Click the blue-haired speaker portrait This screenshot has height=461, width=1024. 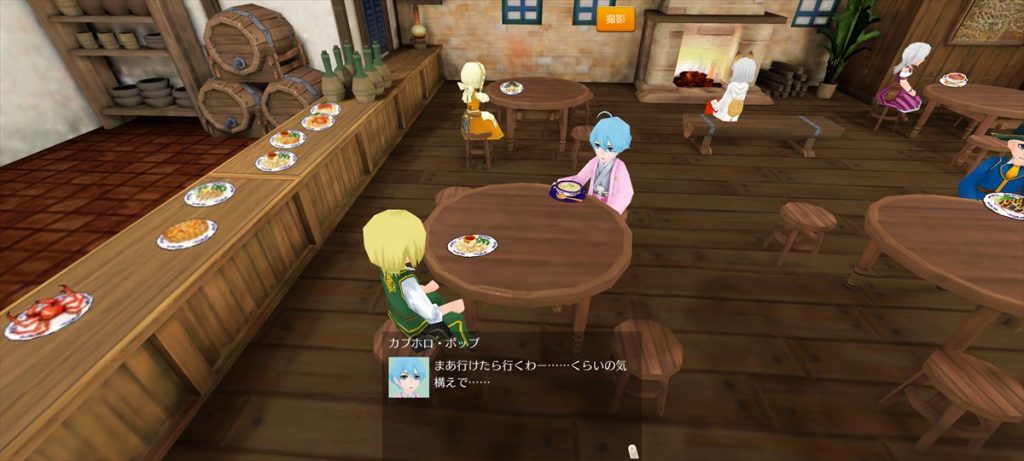pyautogui.click(x=409, y=377)
